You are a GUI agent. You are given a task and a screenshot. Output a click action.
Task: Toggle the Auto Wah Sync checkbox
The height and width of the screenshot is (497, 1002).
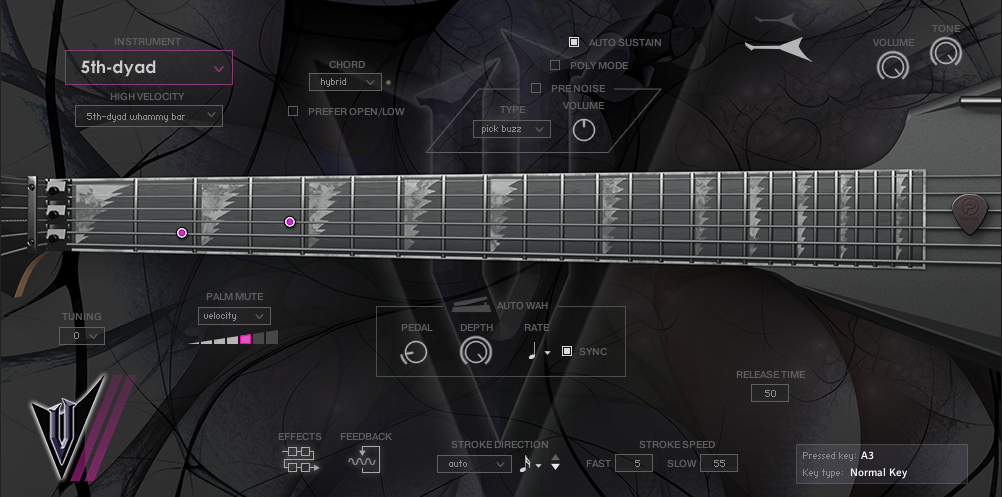[567, 351]
